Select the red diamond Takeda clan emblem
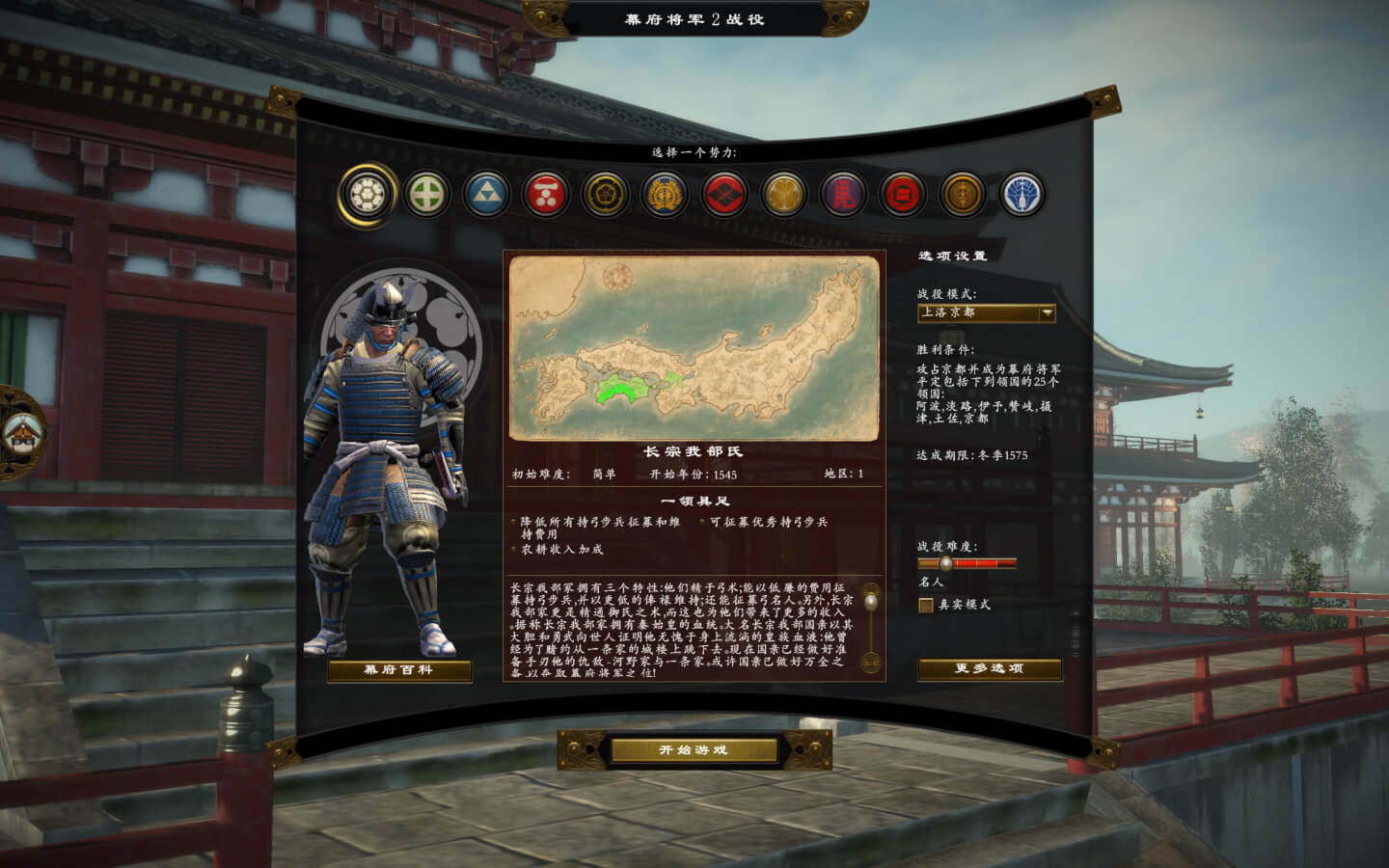The image size is (1389, 868). tap(724, 195)
